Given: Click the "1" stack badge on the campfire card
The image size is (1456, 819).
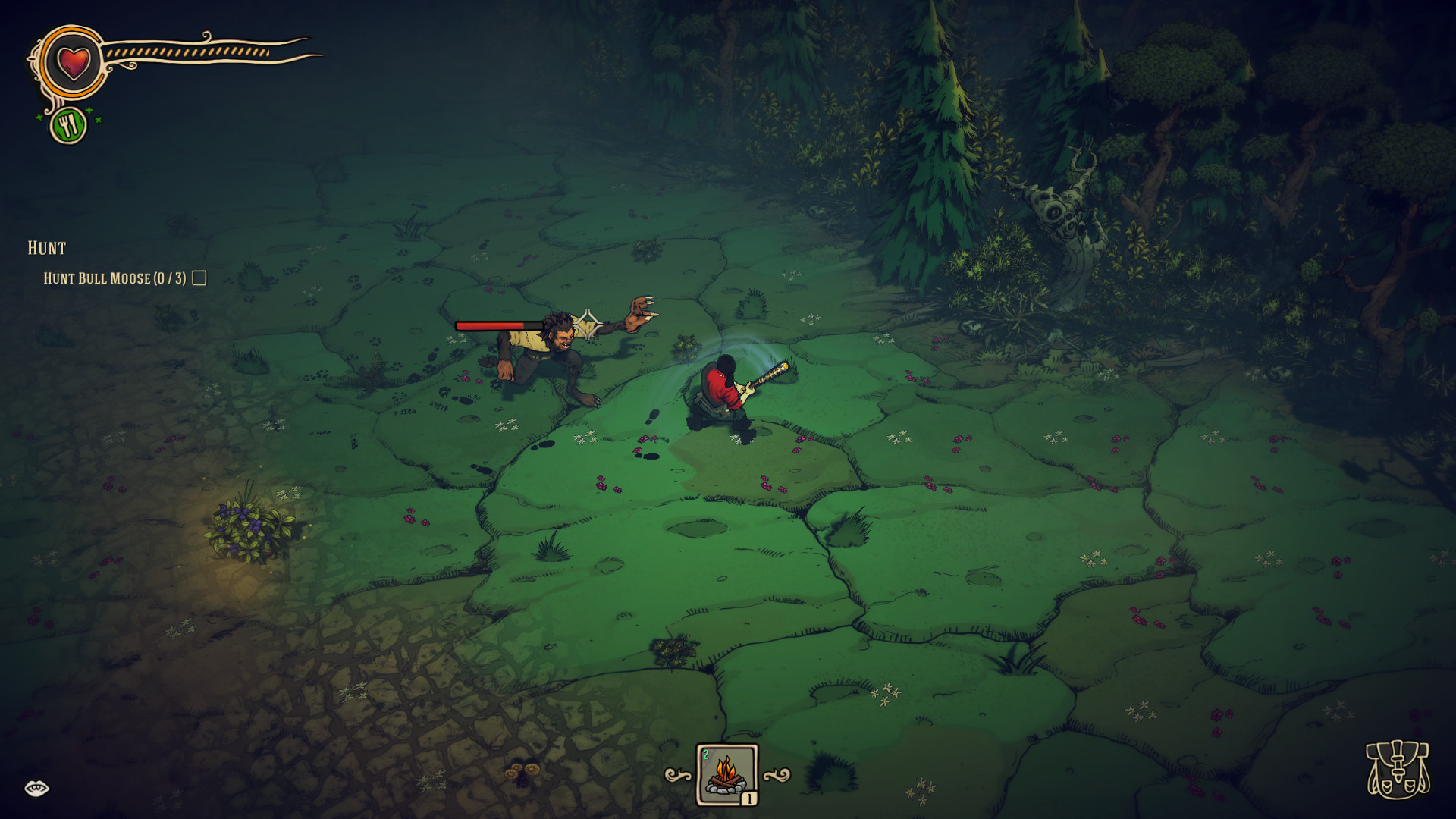Looking at the screenshot, I should pyautogui.click(x=749, y=798).
